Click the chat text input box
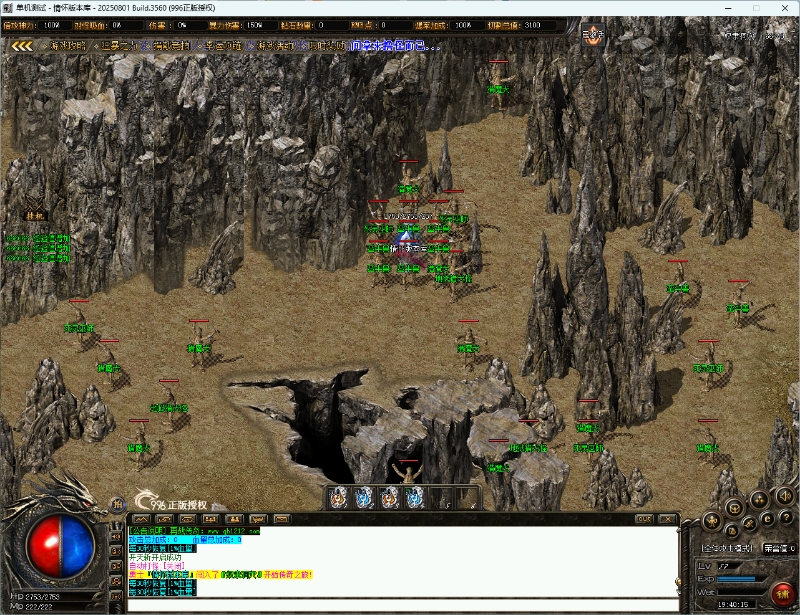The height and width of the screenshot is (615, 800). 400,605
